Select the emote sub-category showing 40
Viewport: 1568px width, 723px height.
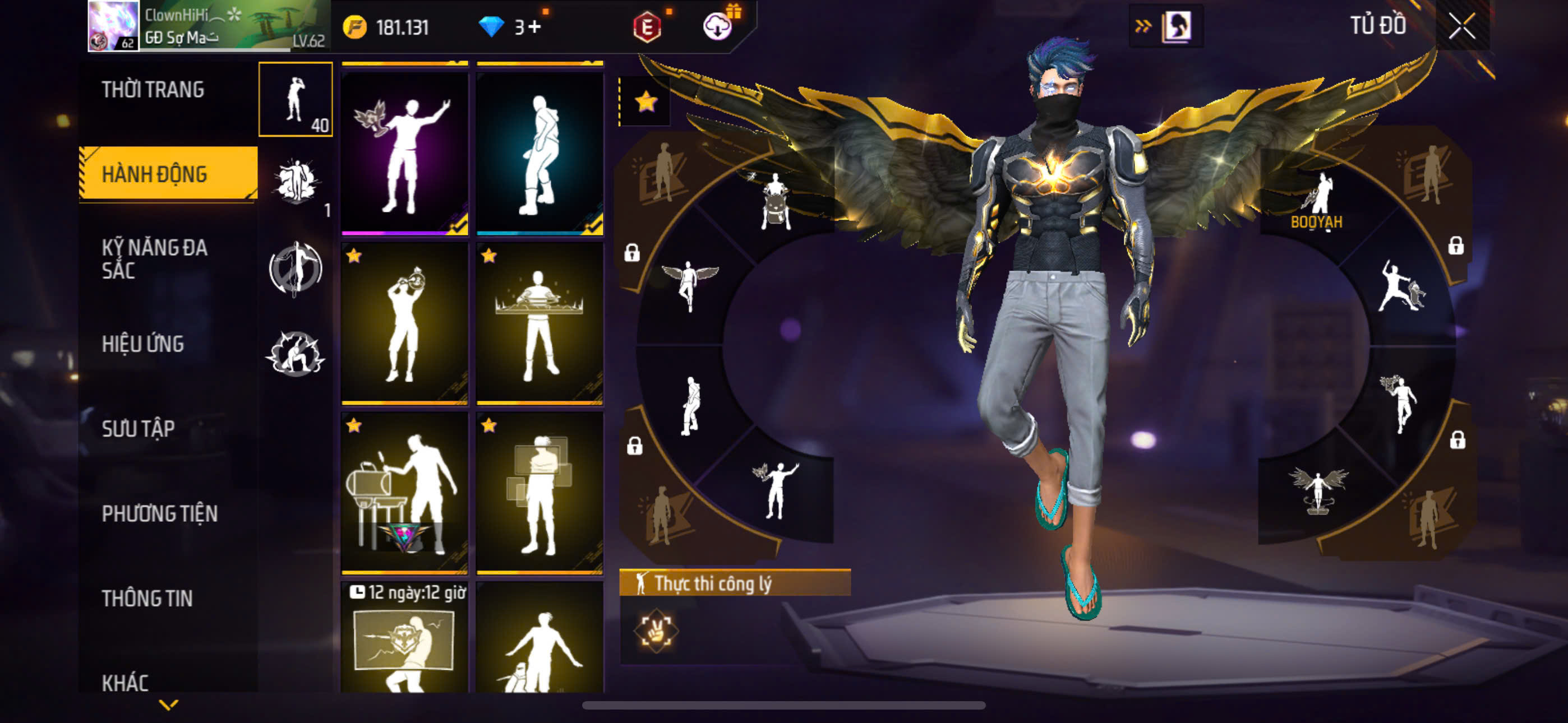(x=296, y=99)
